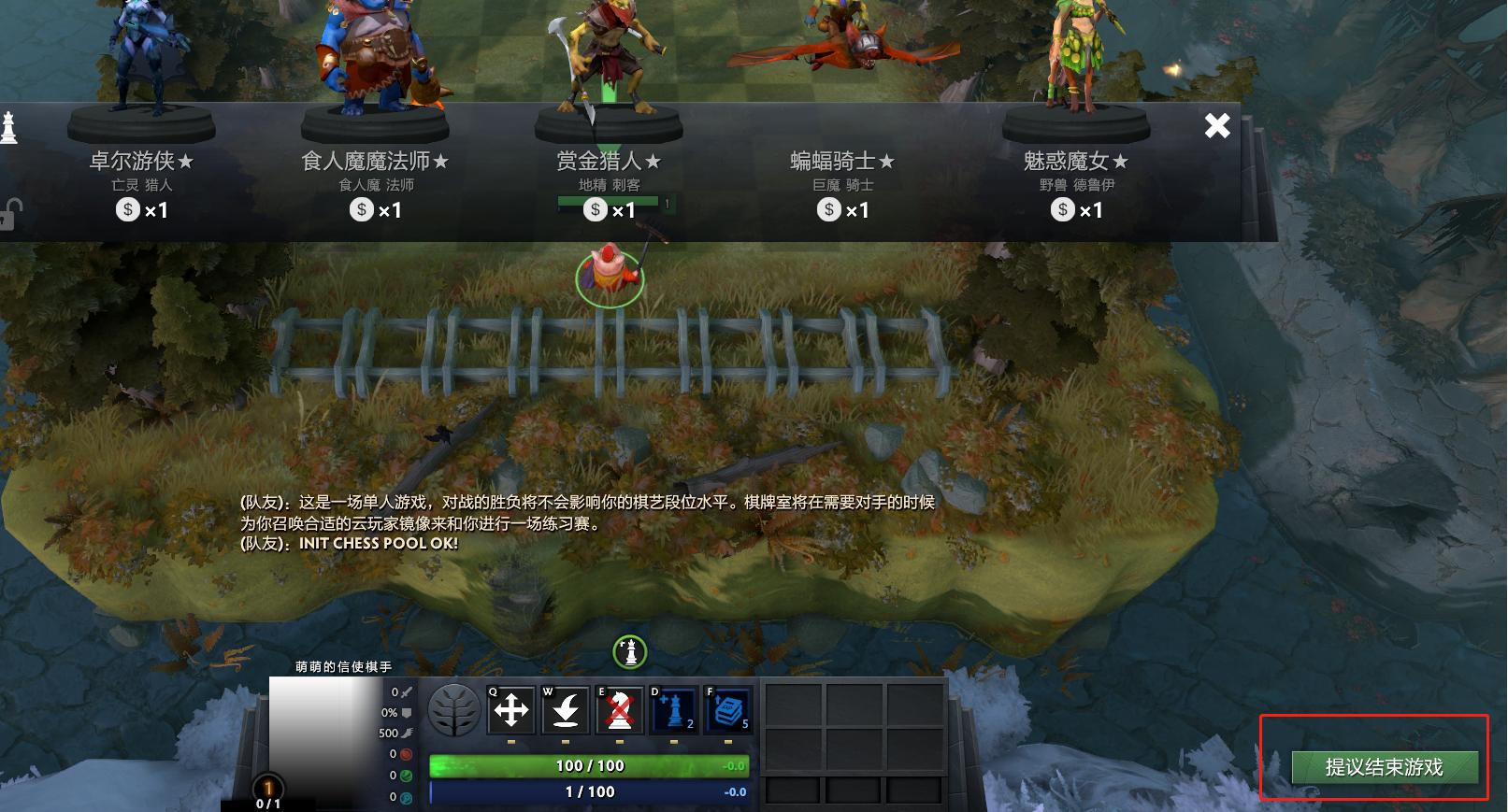Viewport: 1508px width, 812px height.
Task: Click the green regeneration orb stat
Action: coord(406,776)
